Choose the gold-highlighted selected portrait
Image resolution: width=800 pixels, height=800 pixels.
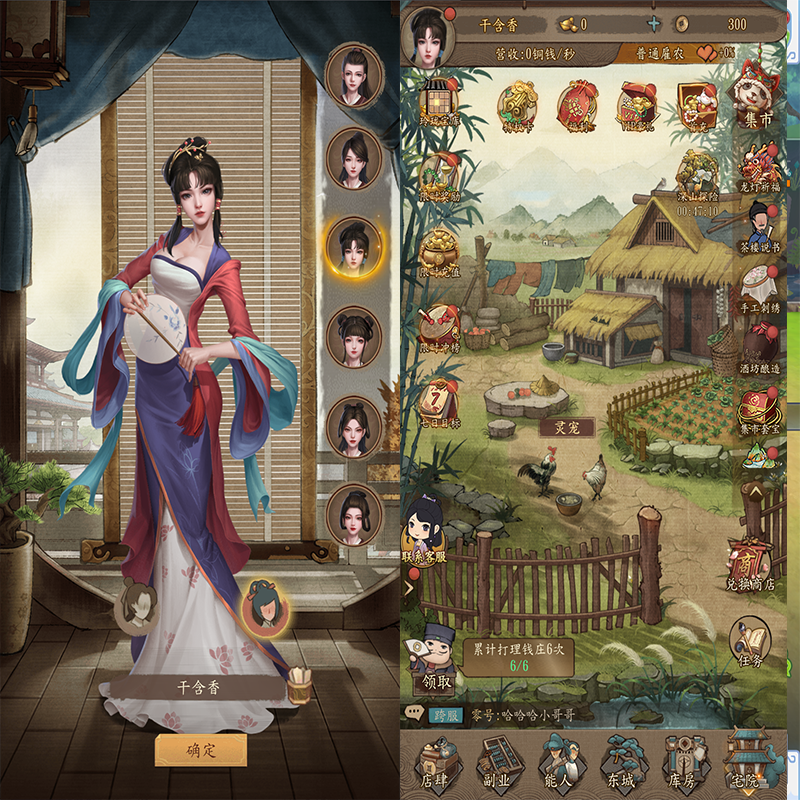[354, 249]
